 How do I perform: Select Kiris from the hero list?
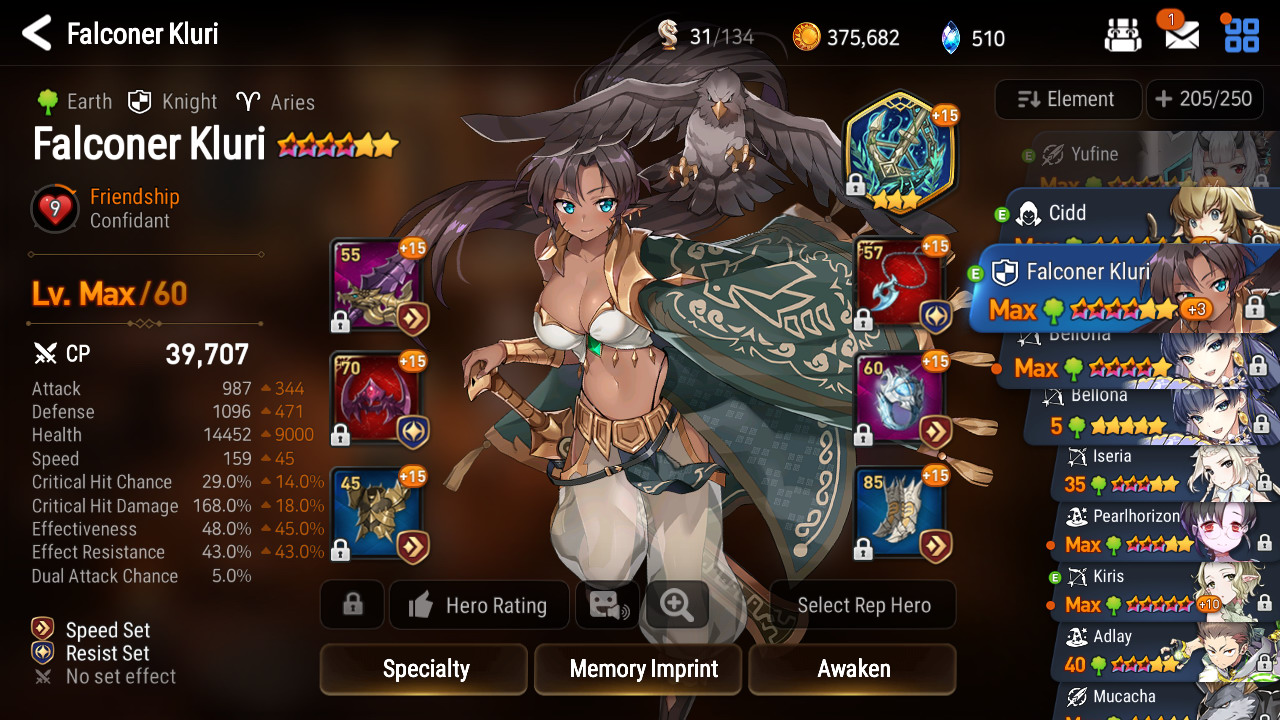tap(1150, 590)
